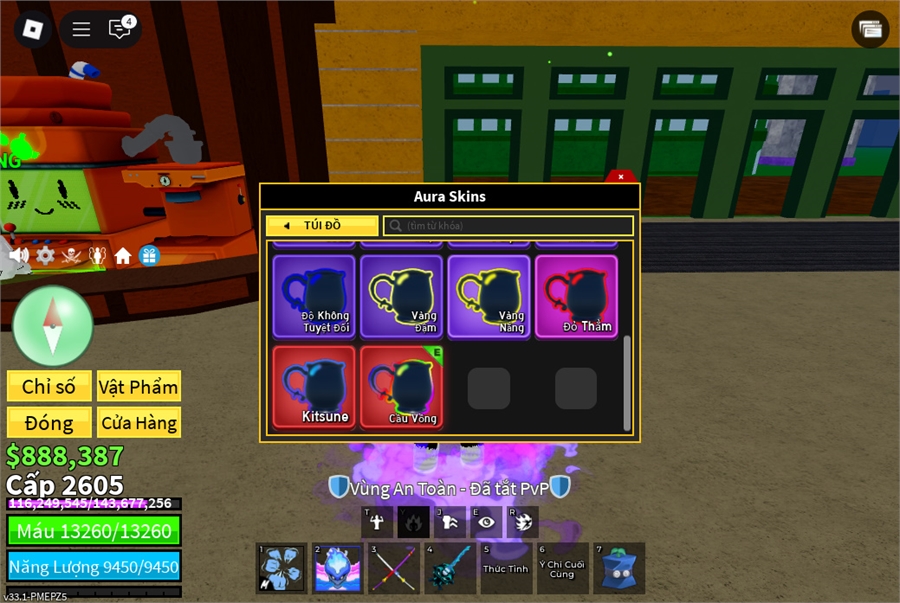Select the Vàng Đậm aura skin
The width and height of the screenshot is (900, 603).
click(401, 296)
